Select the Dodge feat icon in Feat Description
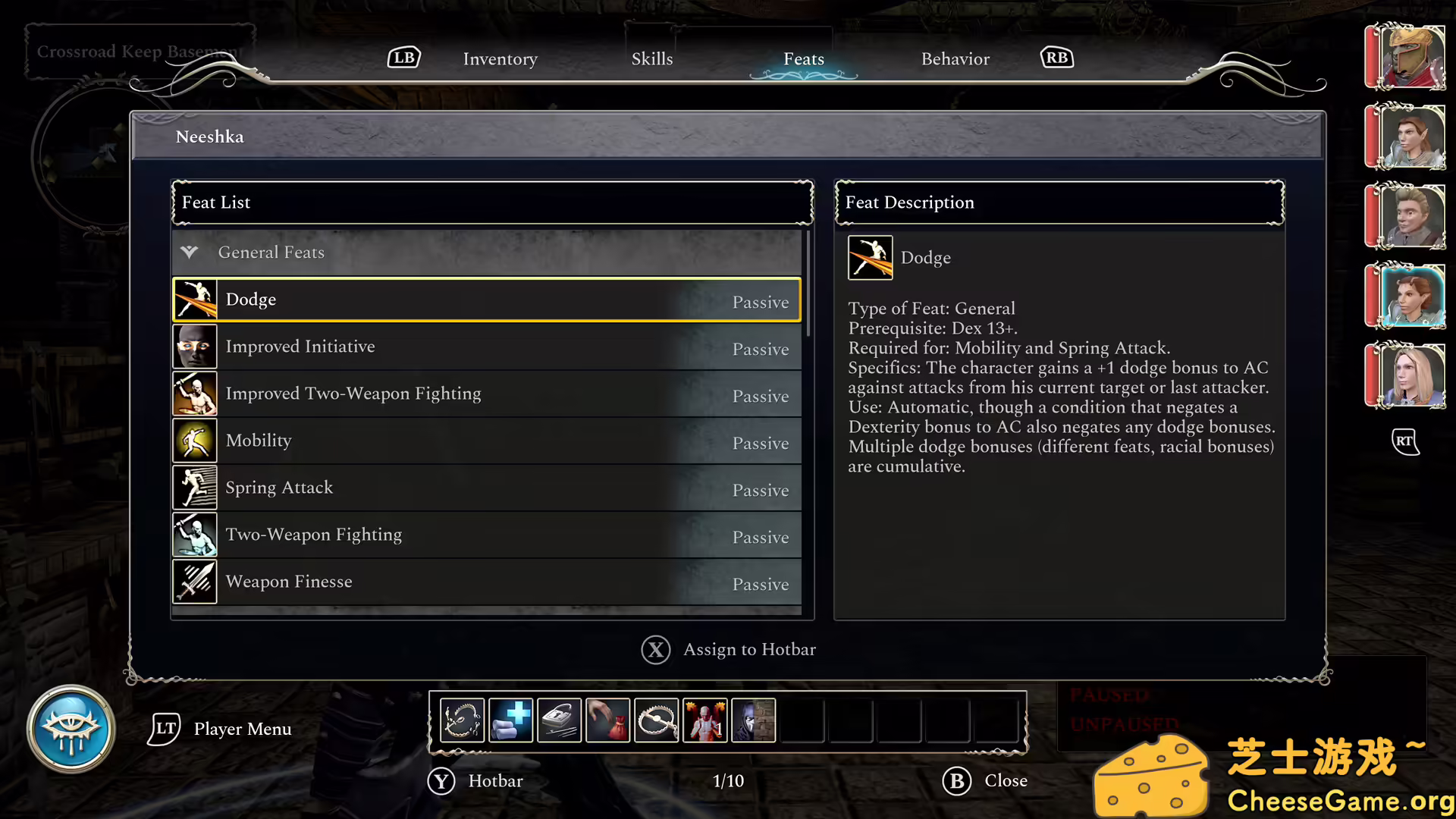 click(x=870, y=257)
